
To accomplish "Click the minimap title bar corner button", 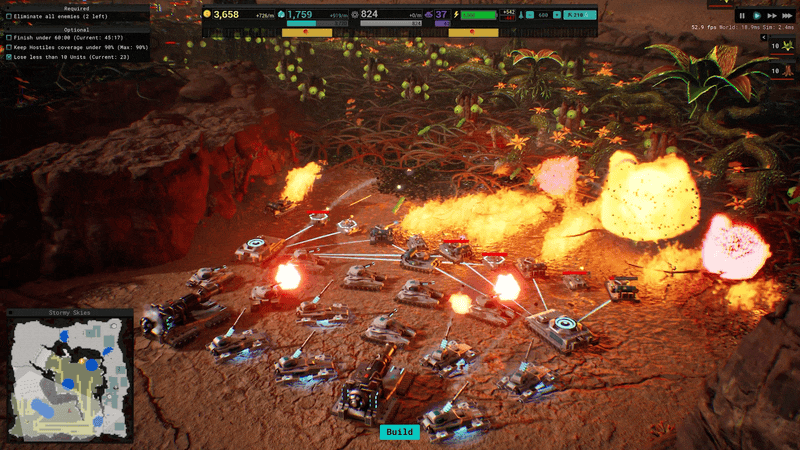I will 10,313.
